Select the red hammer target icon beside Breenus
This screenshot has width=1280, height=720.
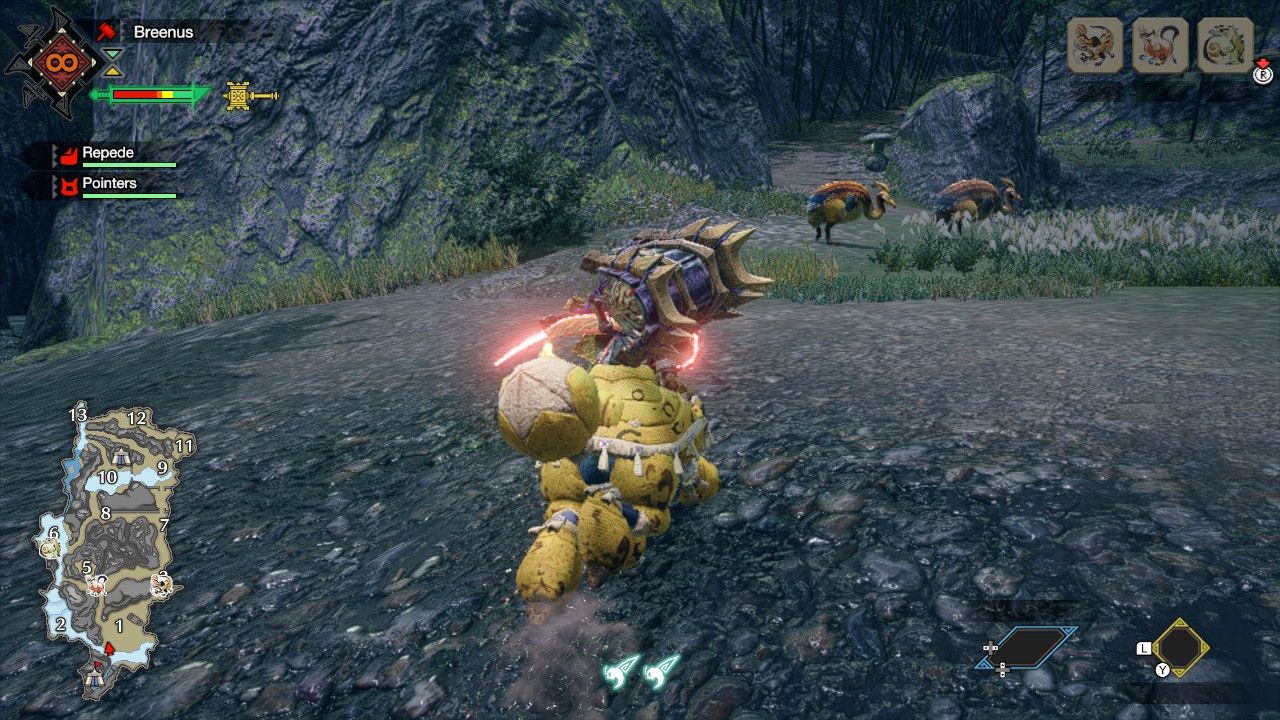coord(107,32)
